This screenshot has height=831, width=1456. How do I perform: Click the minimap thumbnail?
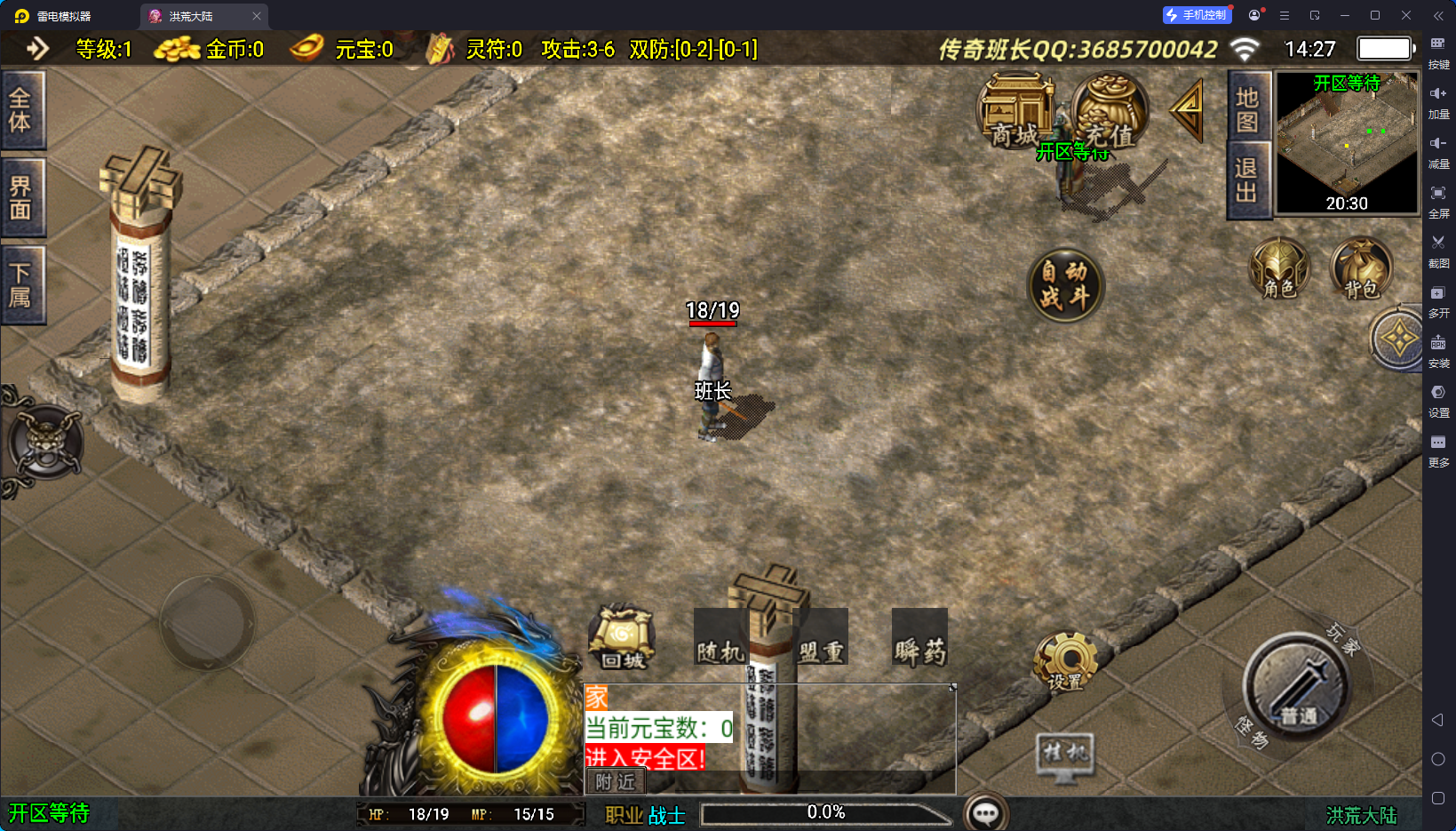(x=1347, y=142)
